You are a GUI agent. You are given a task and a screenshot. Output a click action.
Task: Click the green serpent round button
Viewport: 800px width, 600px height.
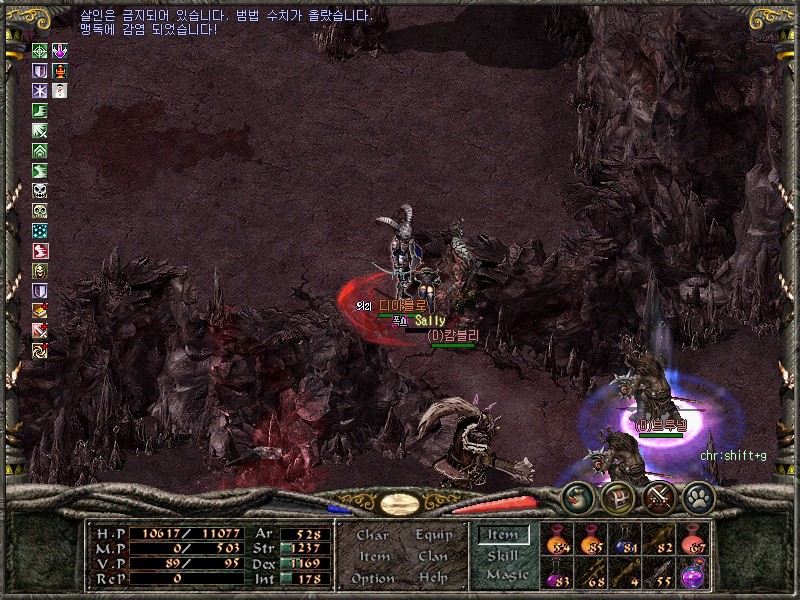coord(578,497)
